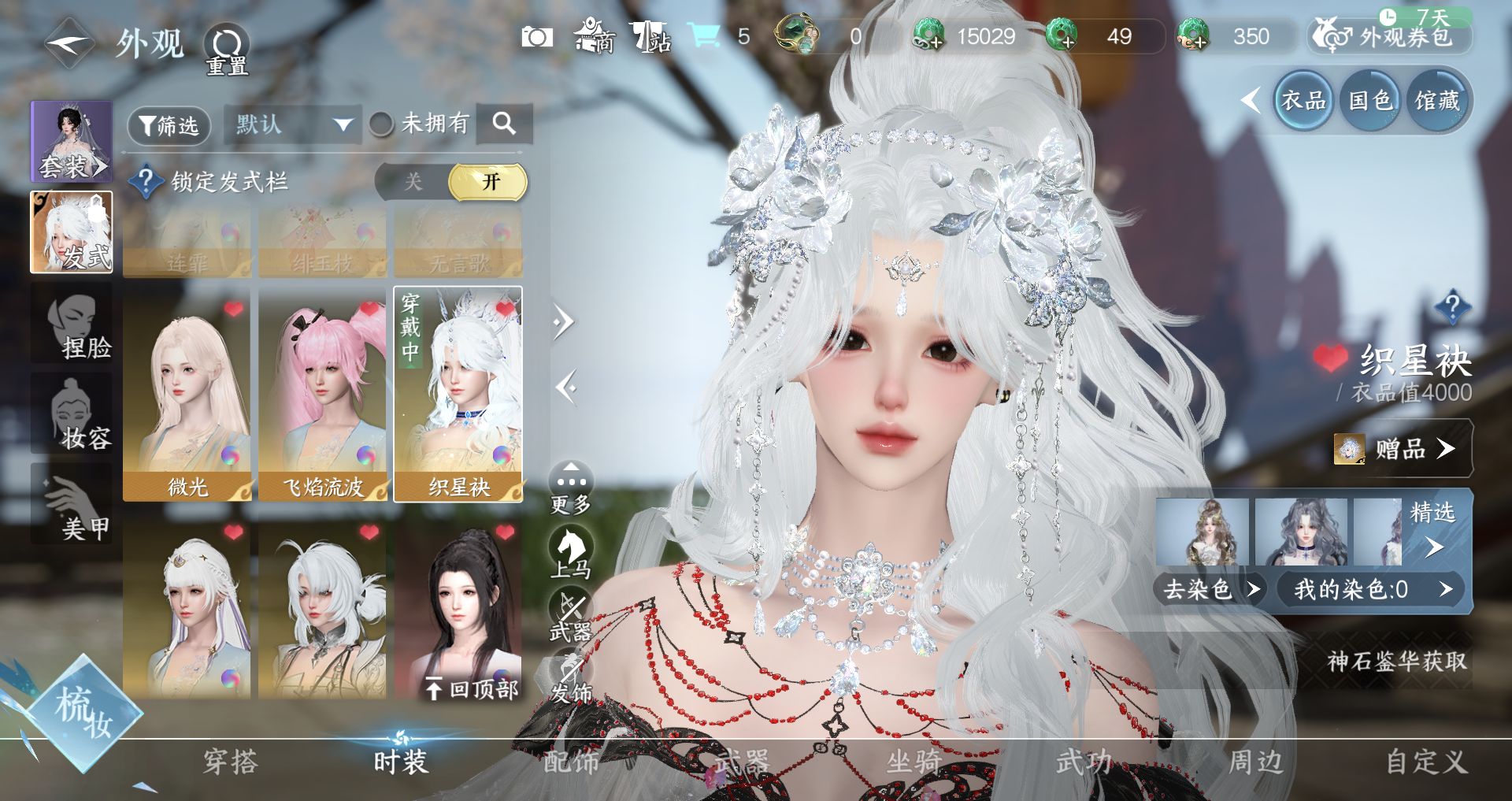Search hairstyles with the magnifier icon
The width and height of the screenshot is (1512, 801).
(x=504, y=123)
